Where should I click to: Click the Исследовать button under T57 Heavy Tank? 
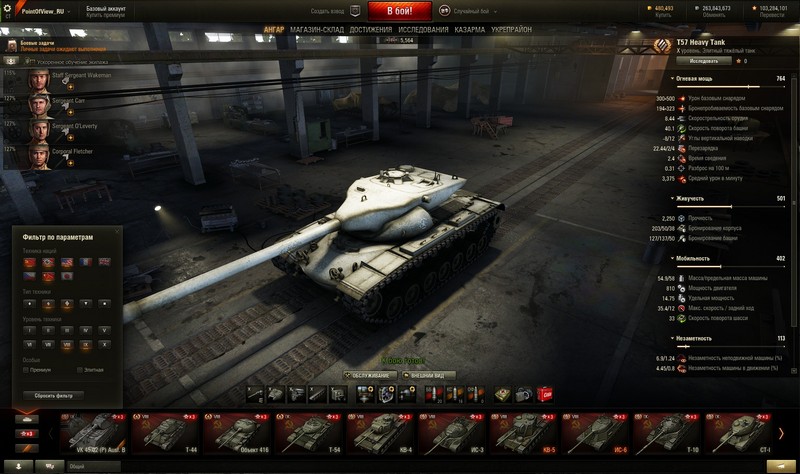point(696,61)
